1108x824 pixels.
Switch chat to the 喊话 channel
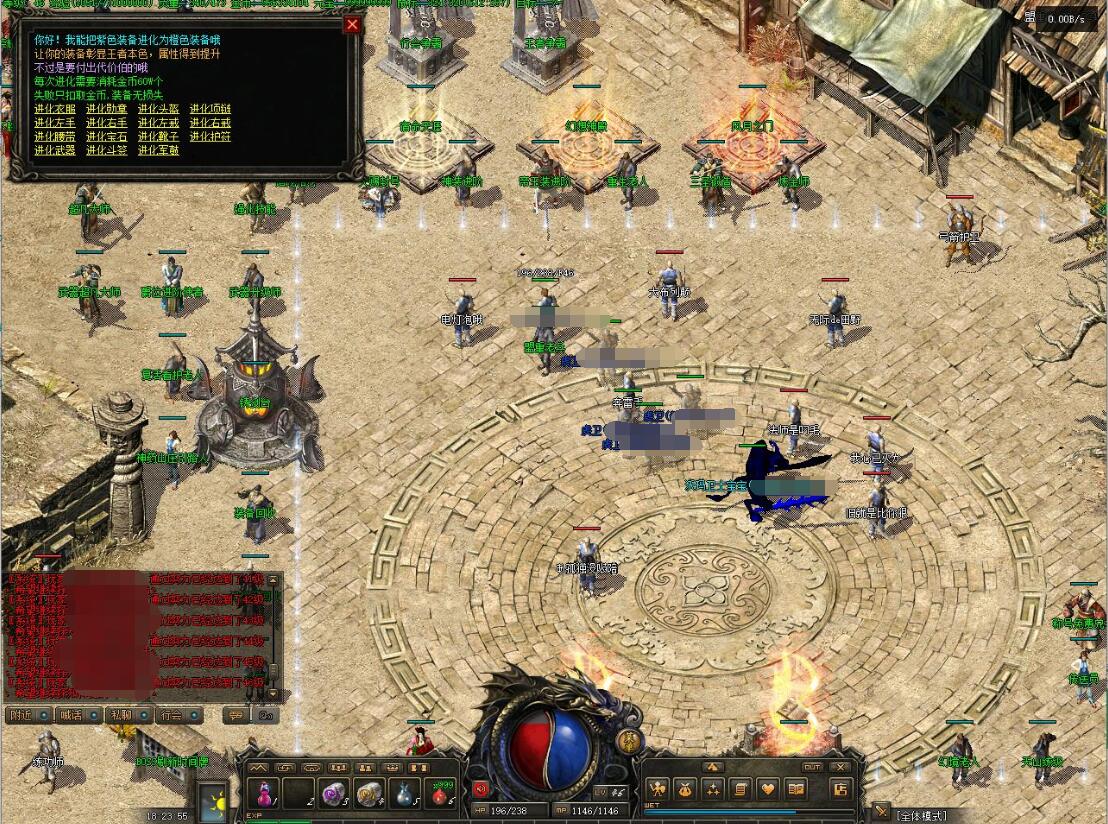(x=71, y=715)
